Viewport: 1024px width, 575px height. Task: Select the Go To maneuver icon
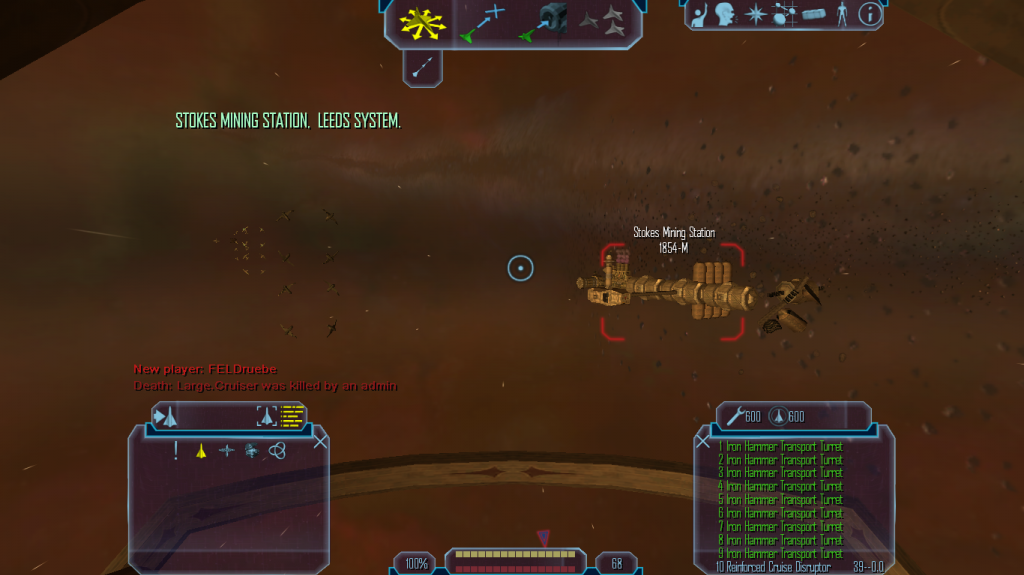tap(480, 22)
